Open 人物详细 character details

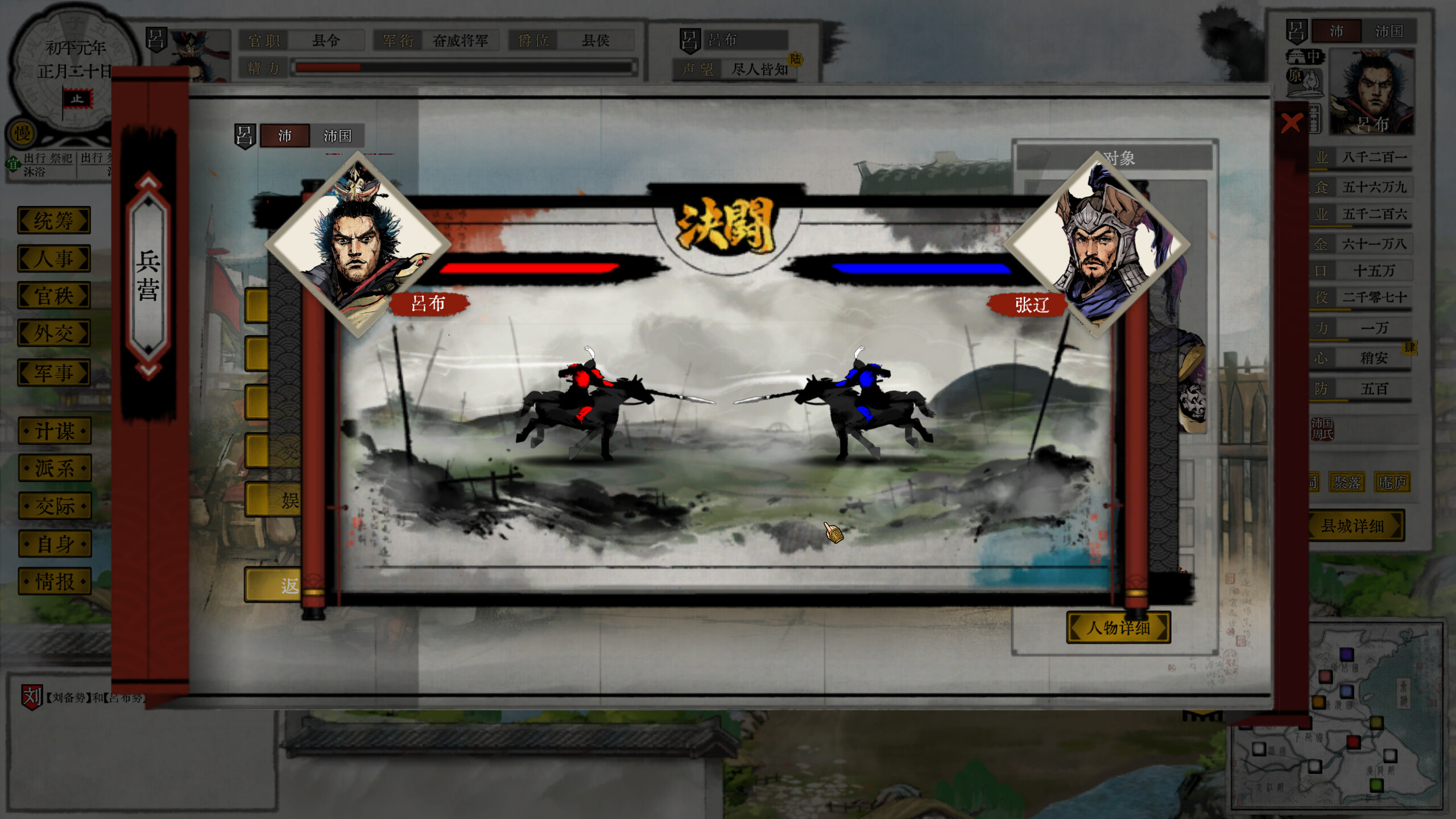pos(1118,627)
